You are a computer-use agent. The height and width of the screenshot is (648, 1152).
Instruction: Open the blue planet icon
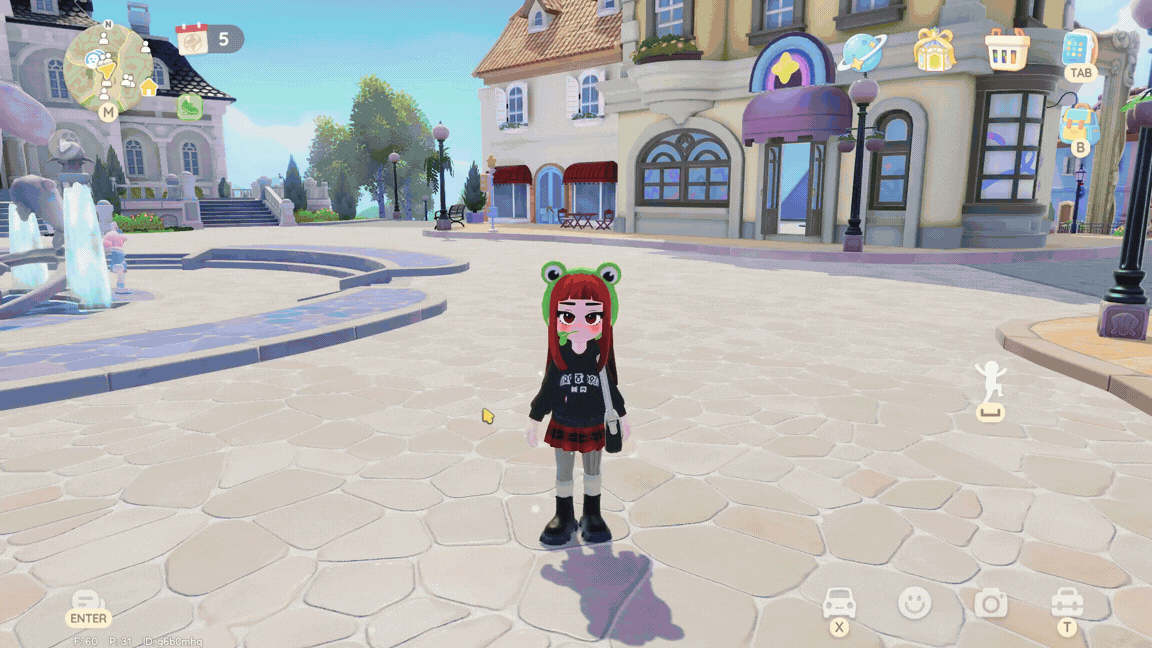coord(860,50)
